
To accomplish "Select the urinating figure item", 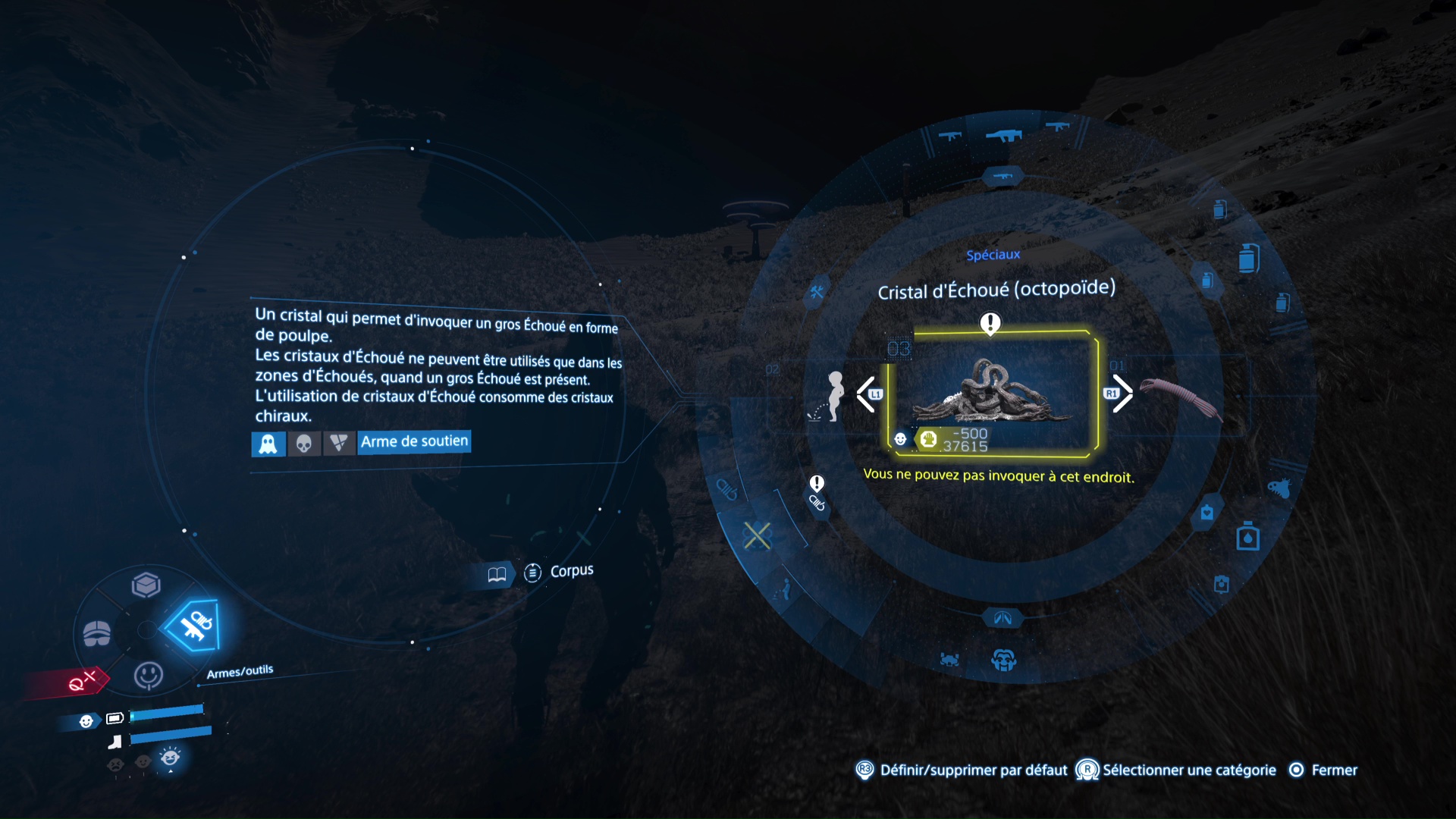I will (x=833, y=396).
